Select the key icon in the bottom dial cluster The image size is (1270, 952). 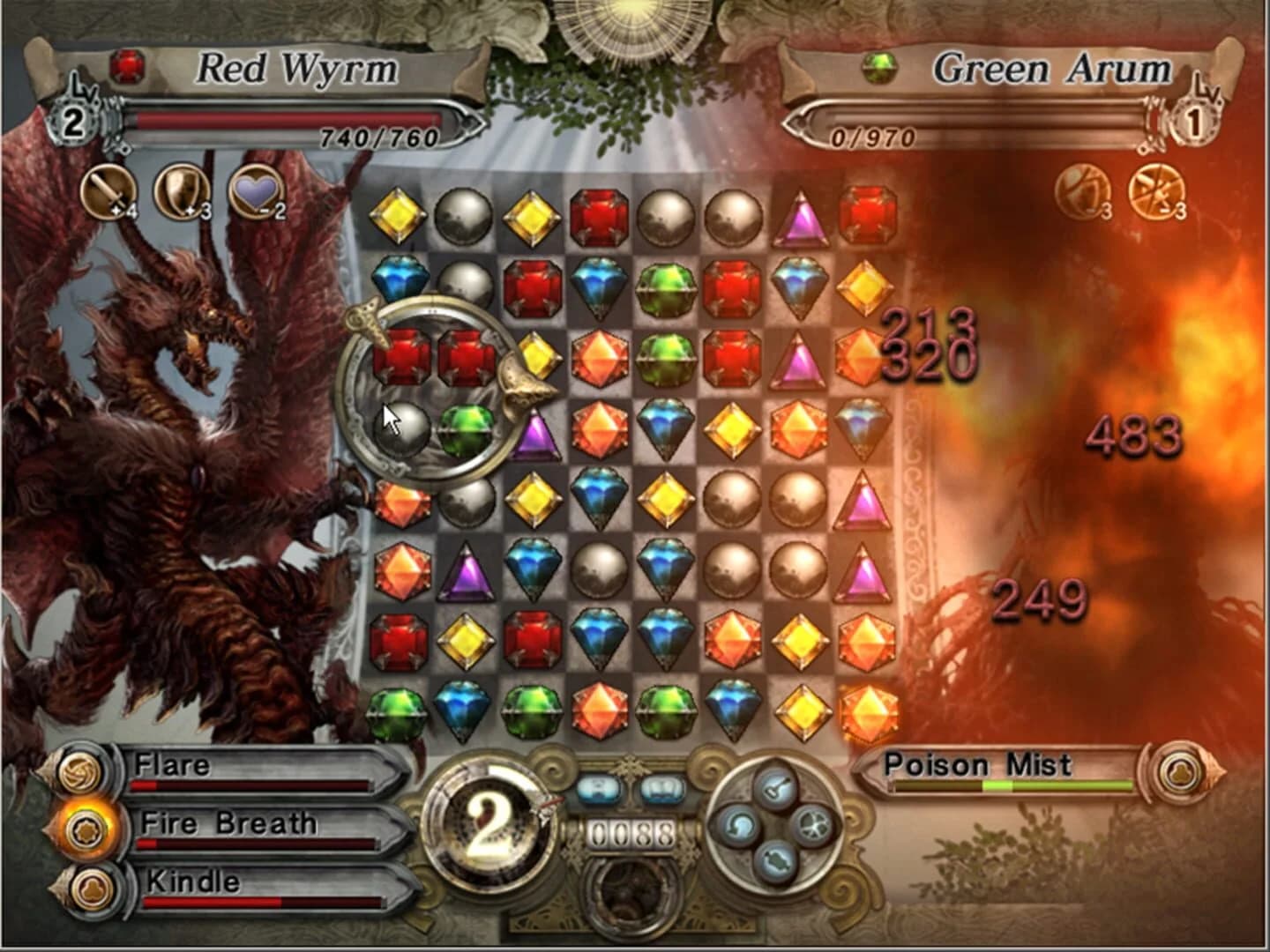coord(774,788)
